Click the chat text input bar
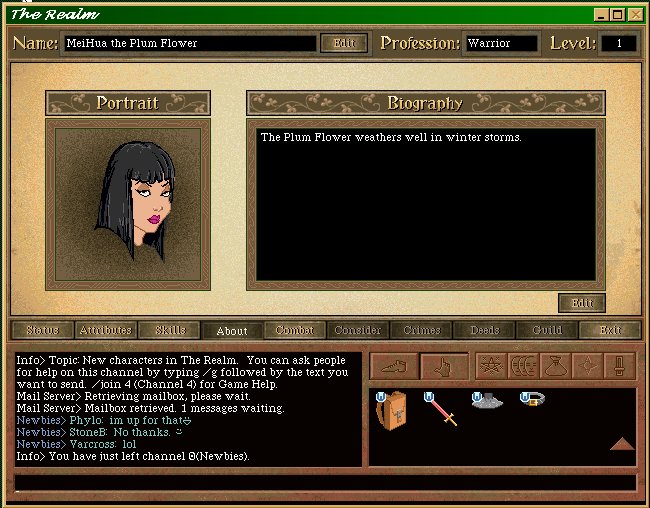This screenshot has height=508, width=650. 325,482
